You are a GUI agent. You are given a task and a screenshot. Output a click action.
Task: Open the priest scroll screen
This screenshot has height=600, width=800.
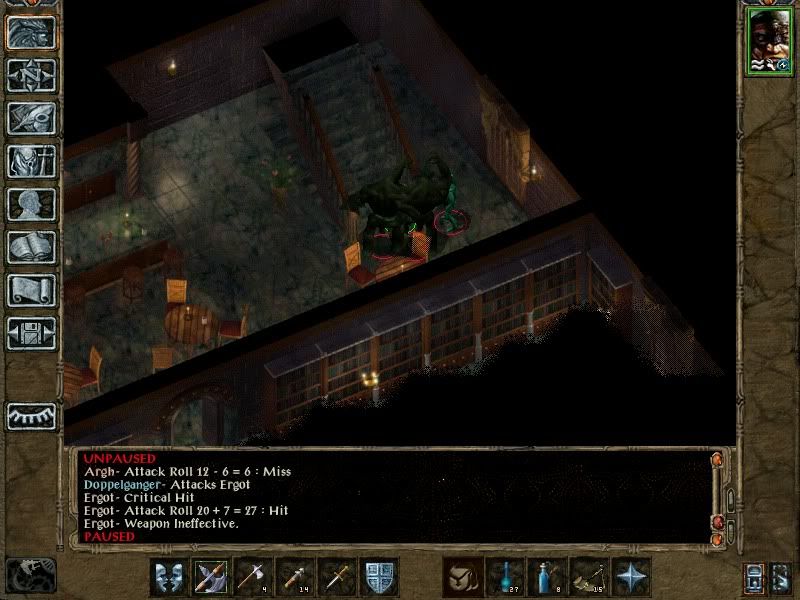click(x=31, y=290)
